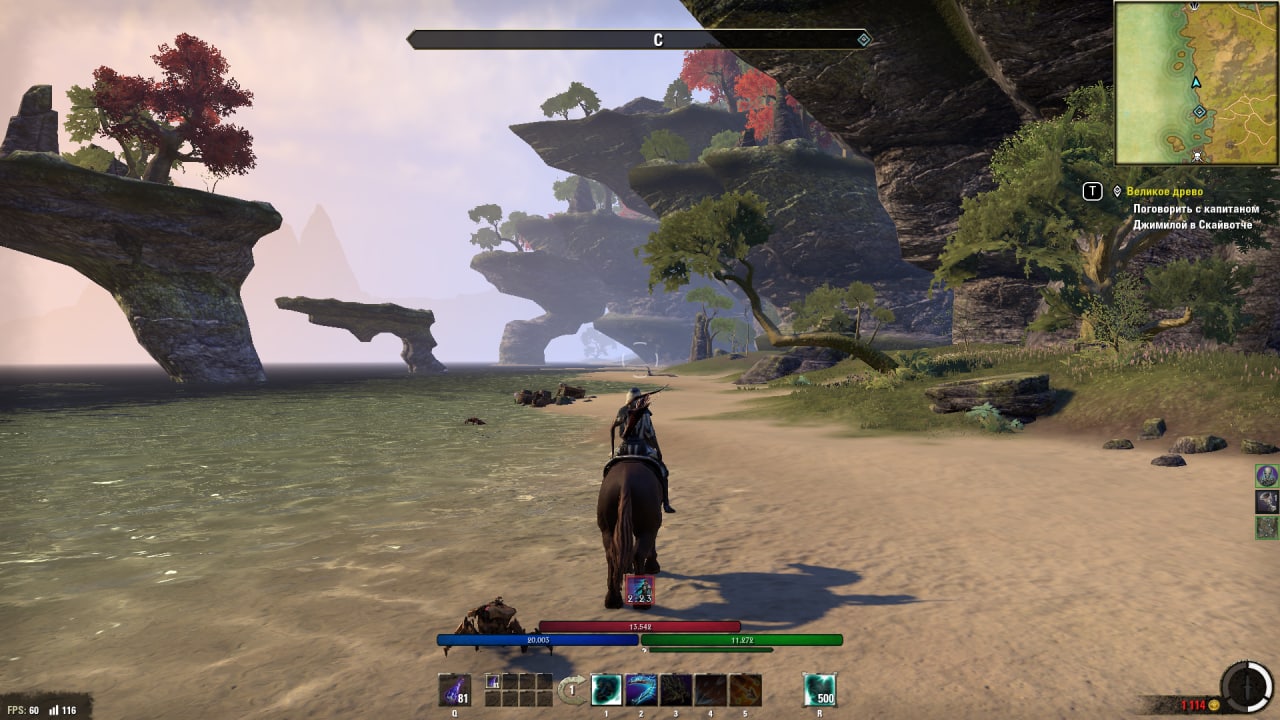This screenshot has width=1280, height=720.
Task: Use the purple potion quickslot showing 81
Action: click(x=455, y=690)
